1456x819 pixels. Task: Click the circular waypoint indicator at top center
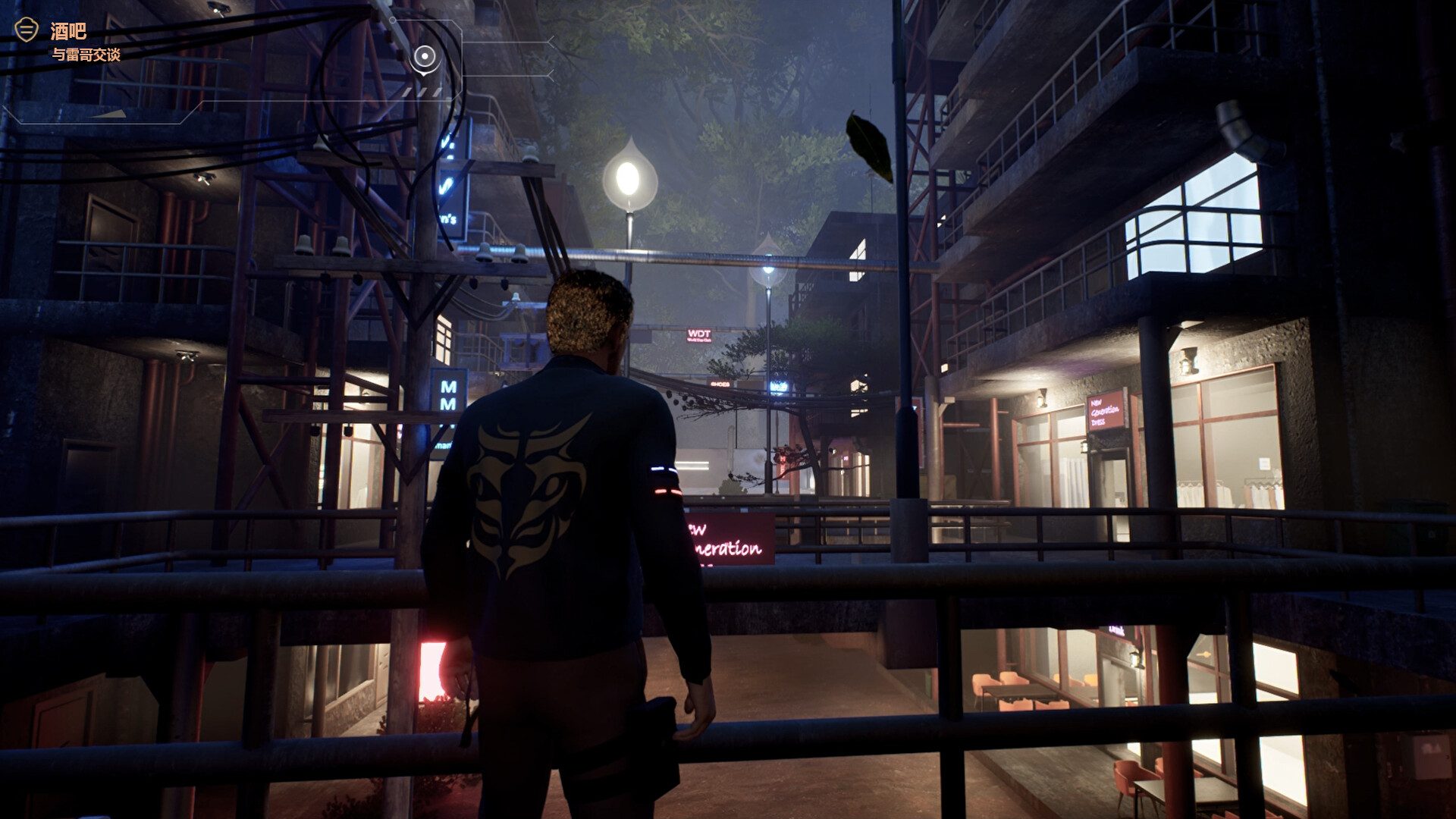pos(425,56)
